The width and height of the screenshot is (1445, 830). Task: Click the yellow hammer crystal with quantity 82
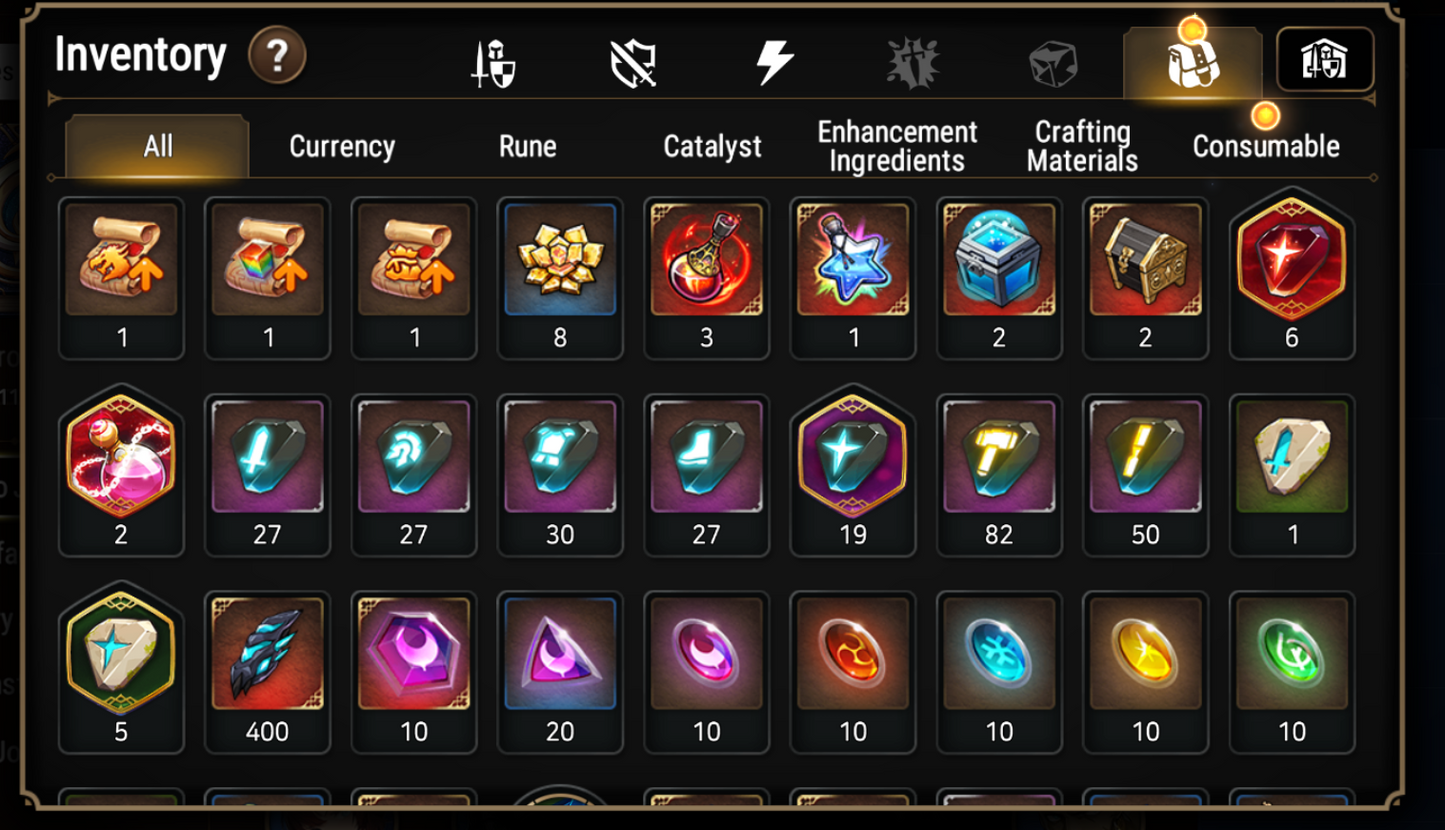tap(999, 458)
